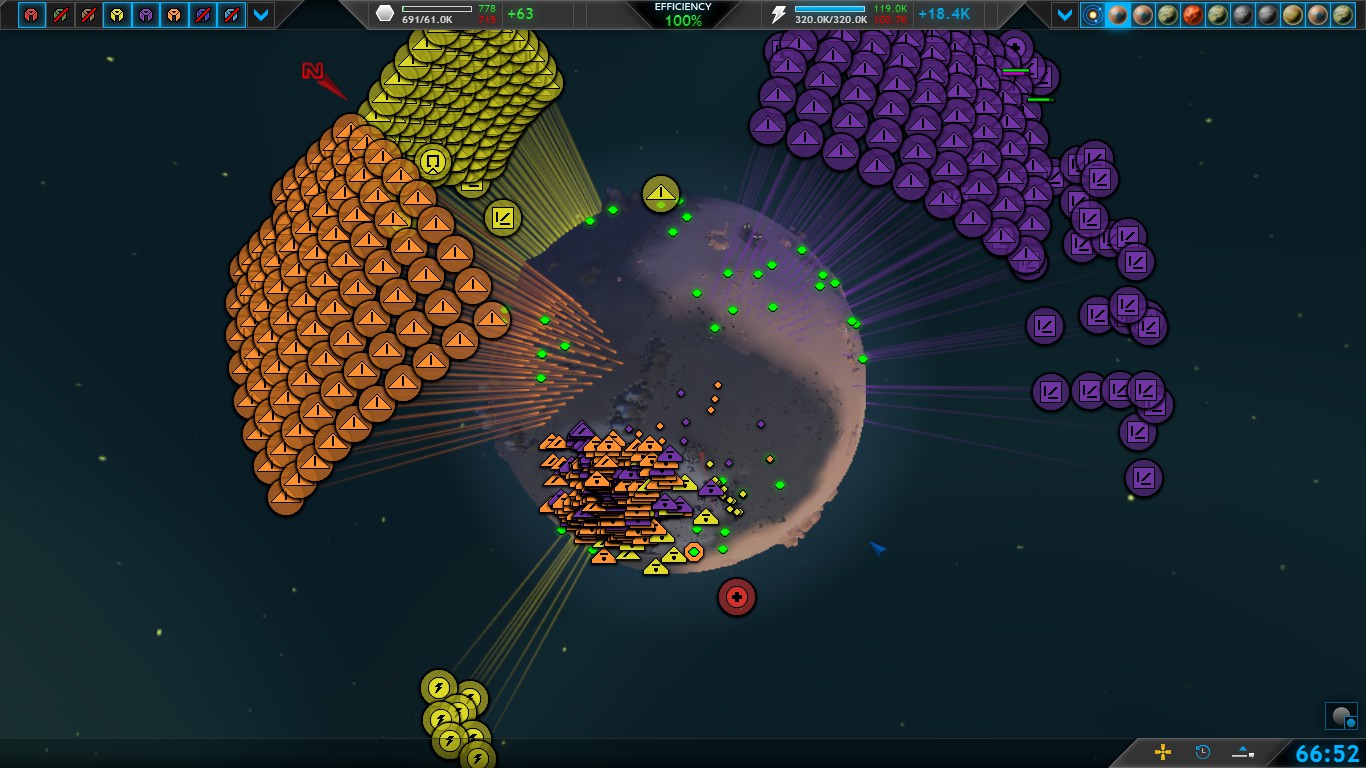Expand the player list dropdown arrow

tap(261, 15)
